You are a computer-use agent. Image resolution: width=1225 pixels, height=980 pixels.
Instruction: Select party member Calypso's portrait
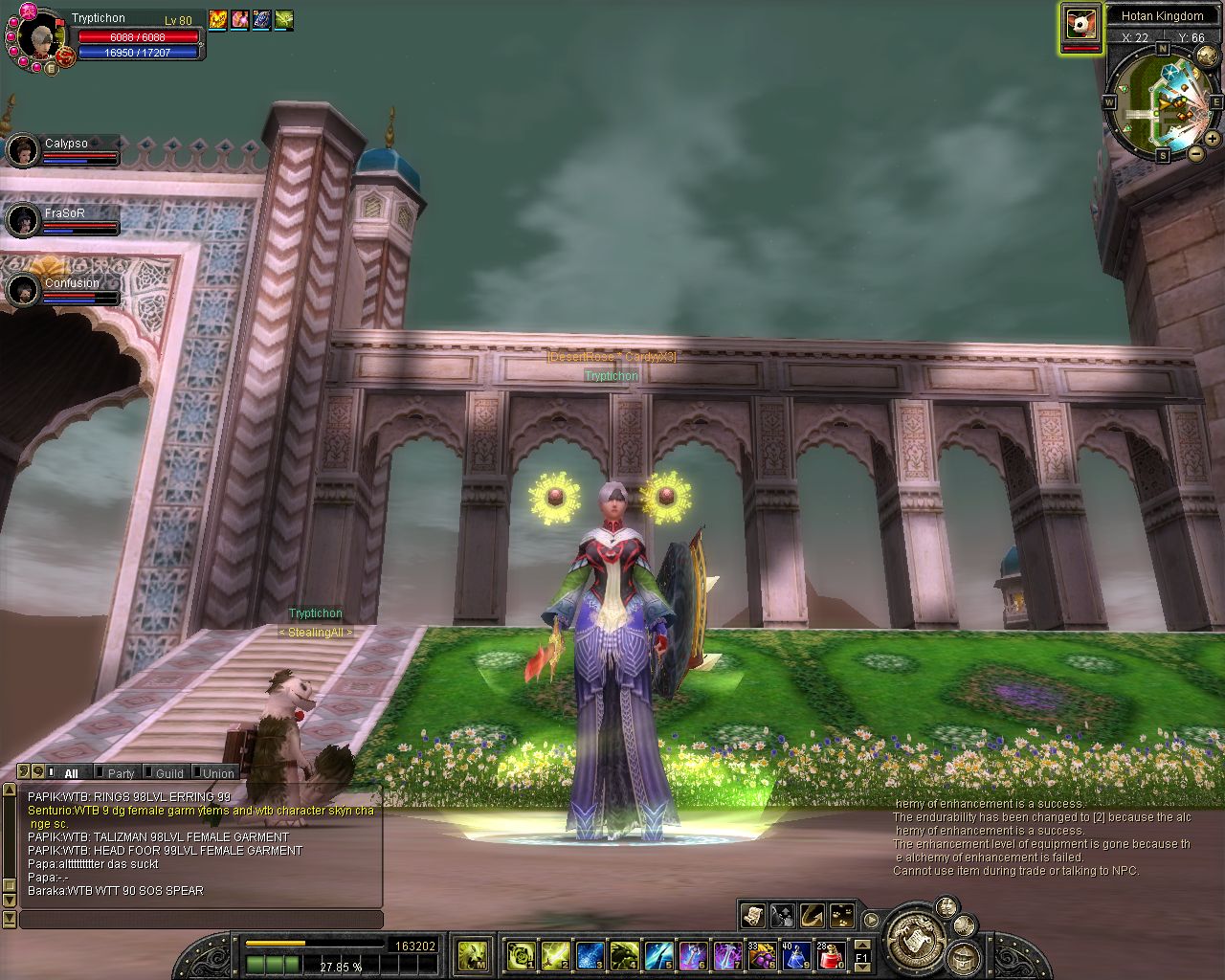tap(23, 150)
